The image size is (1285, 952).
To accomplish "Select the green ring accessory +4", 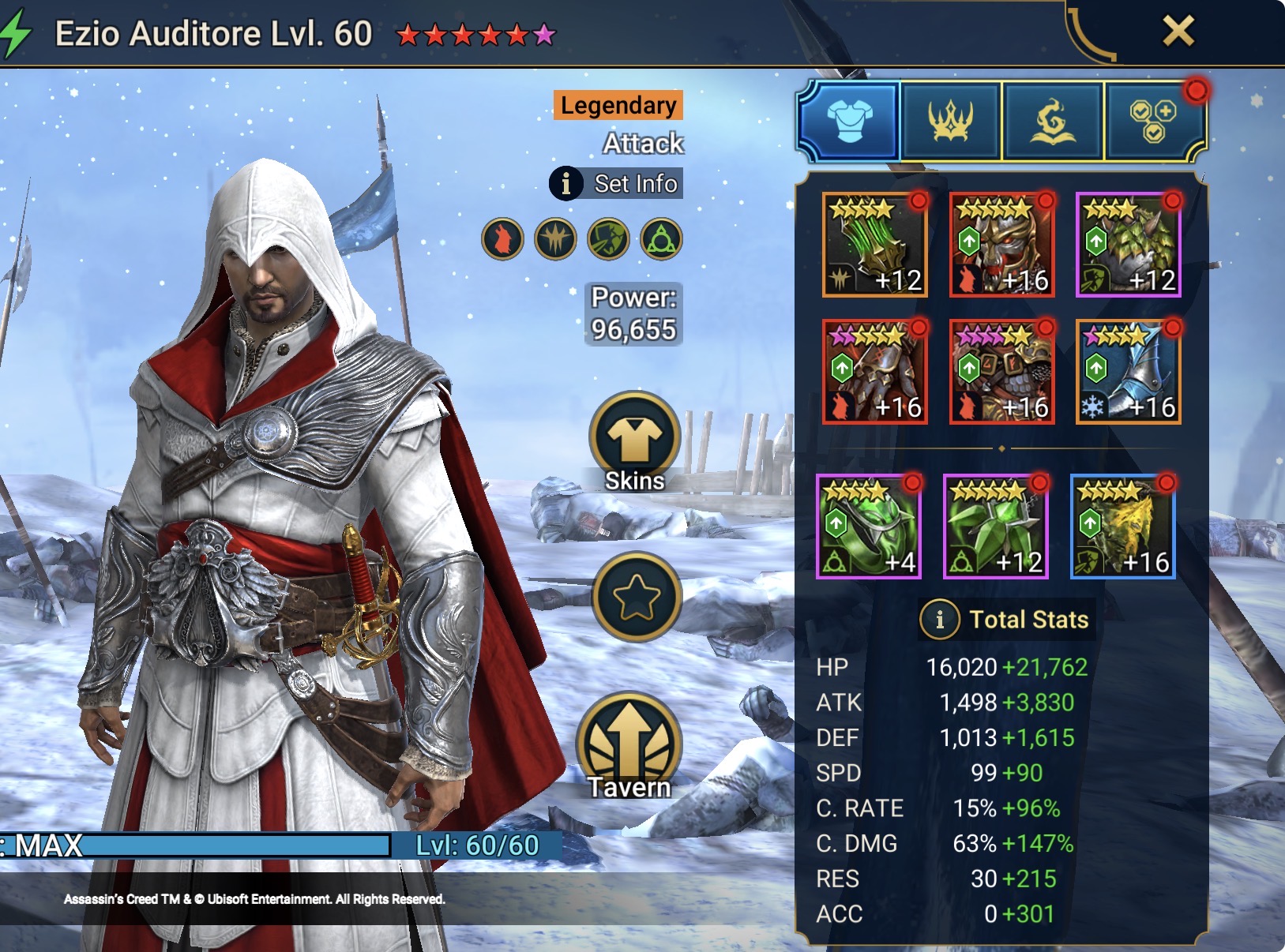I will pos(869,527).
